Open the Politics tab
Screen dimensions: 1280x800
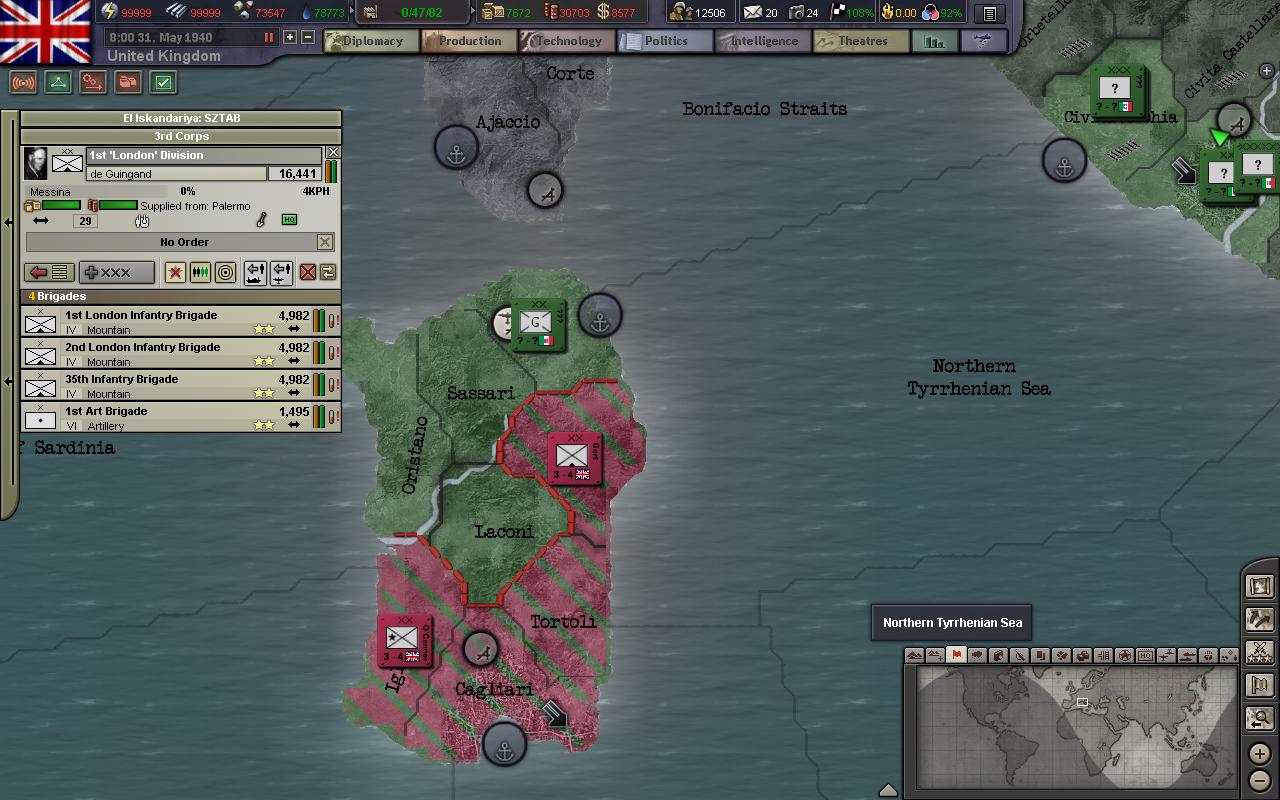(x=665, y=41)
